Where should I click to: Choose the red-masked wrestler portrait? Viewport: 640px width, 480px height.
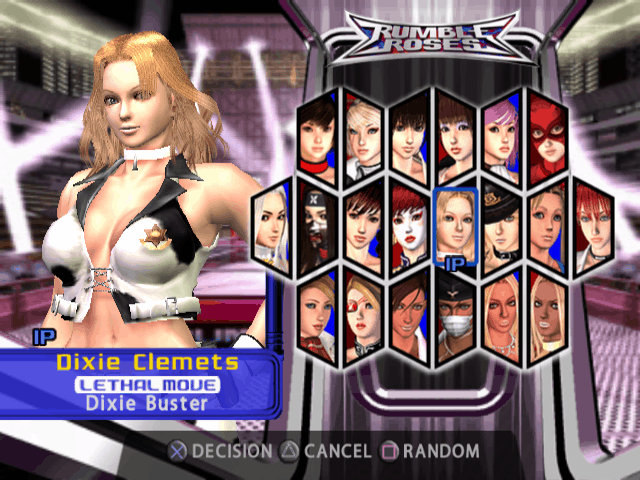pyautogui.click(x=547, y=134)
